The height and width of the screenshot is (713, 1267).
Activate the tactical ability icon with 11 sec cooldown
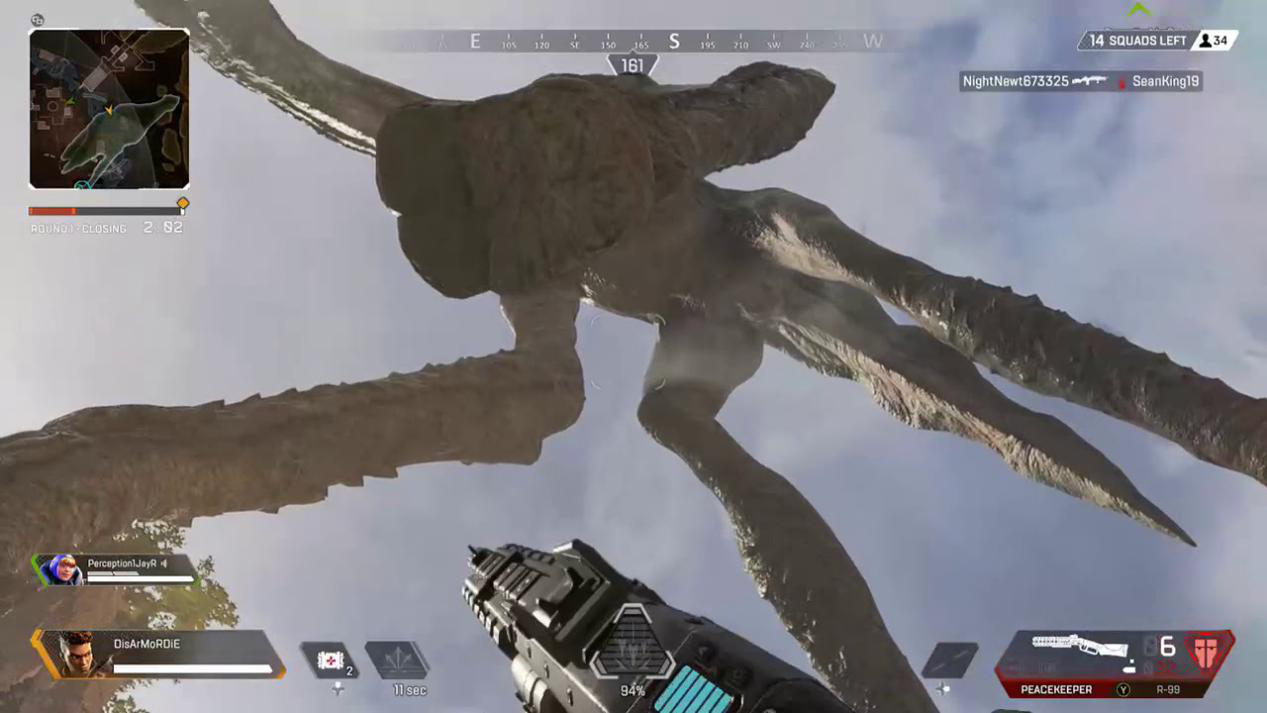click(397, 661)
